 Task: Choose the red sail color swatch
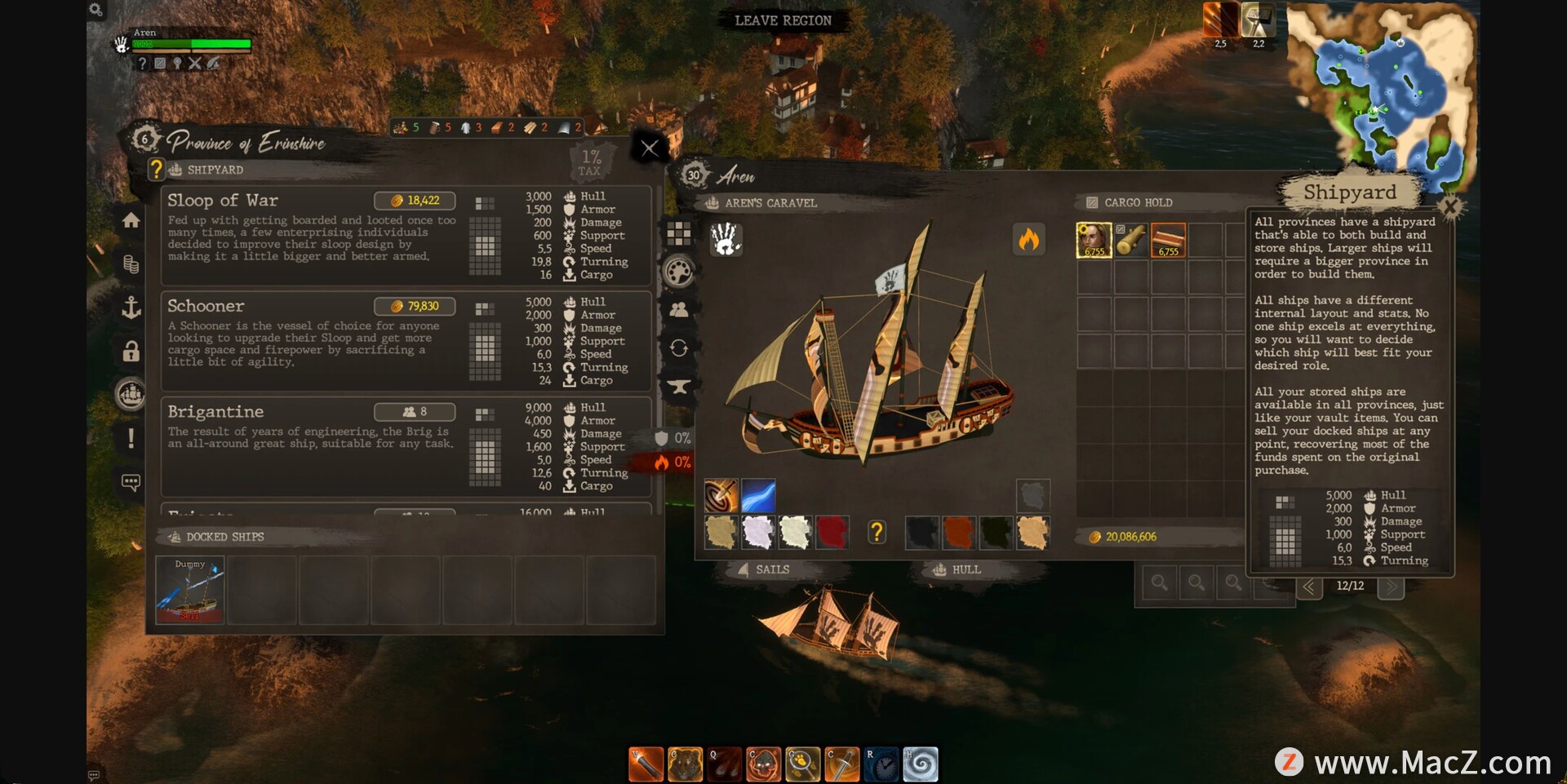[832, 533]
